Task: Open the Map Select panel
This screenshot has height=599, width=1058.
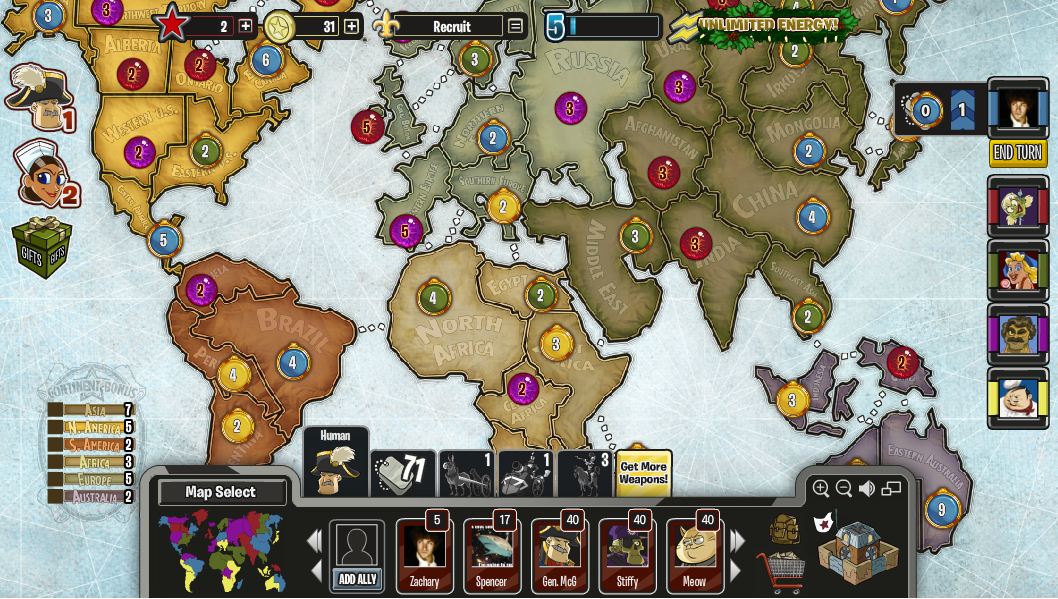Action: click(x=221, y=492)
